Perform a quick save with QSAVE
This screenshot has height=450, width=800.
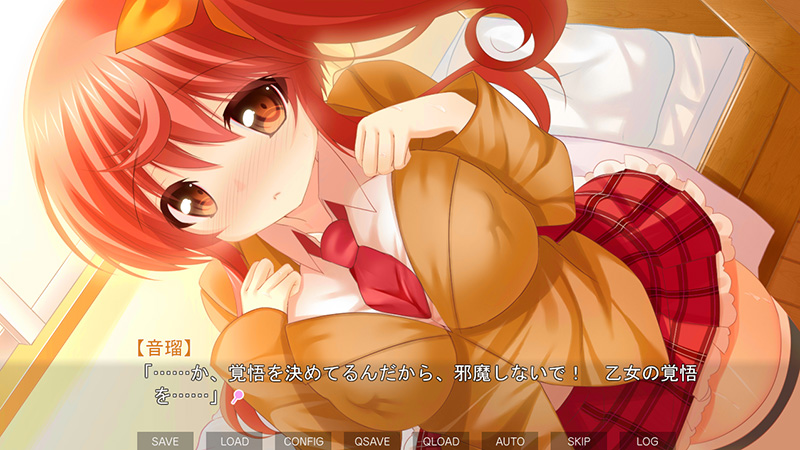click(372, 440)
